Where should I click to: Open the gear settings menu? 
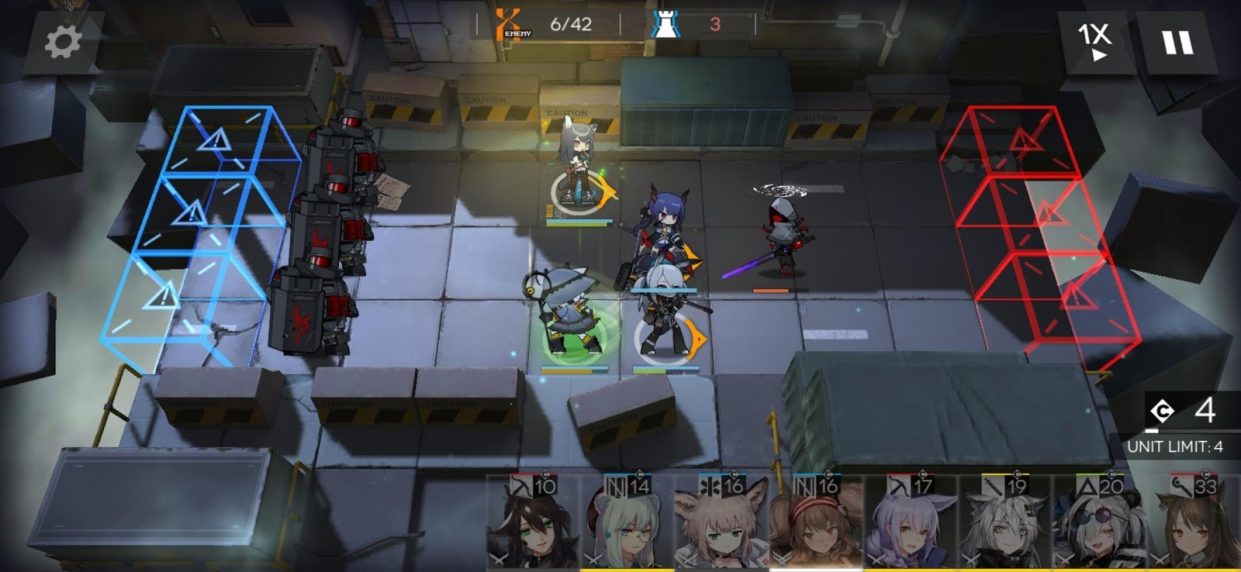(63, 42)
